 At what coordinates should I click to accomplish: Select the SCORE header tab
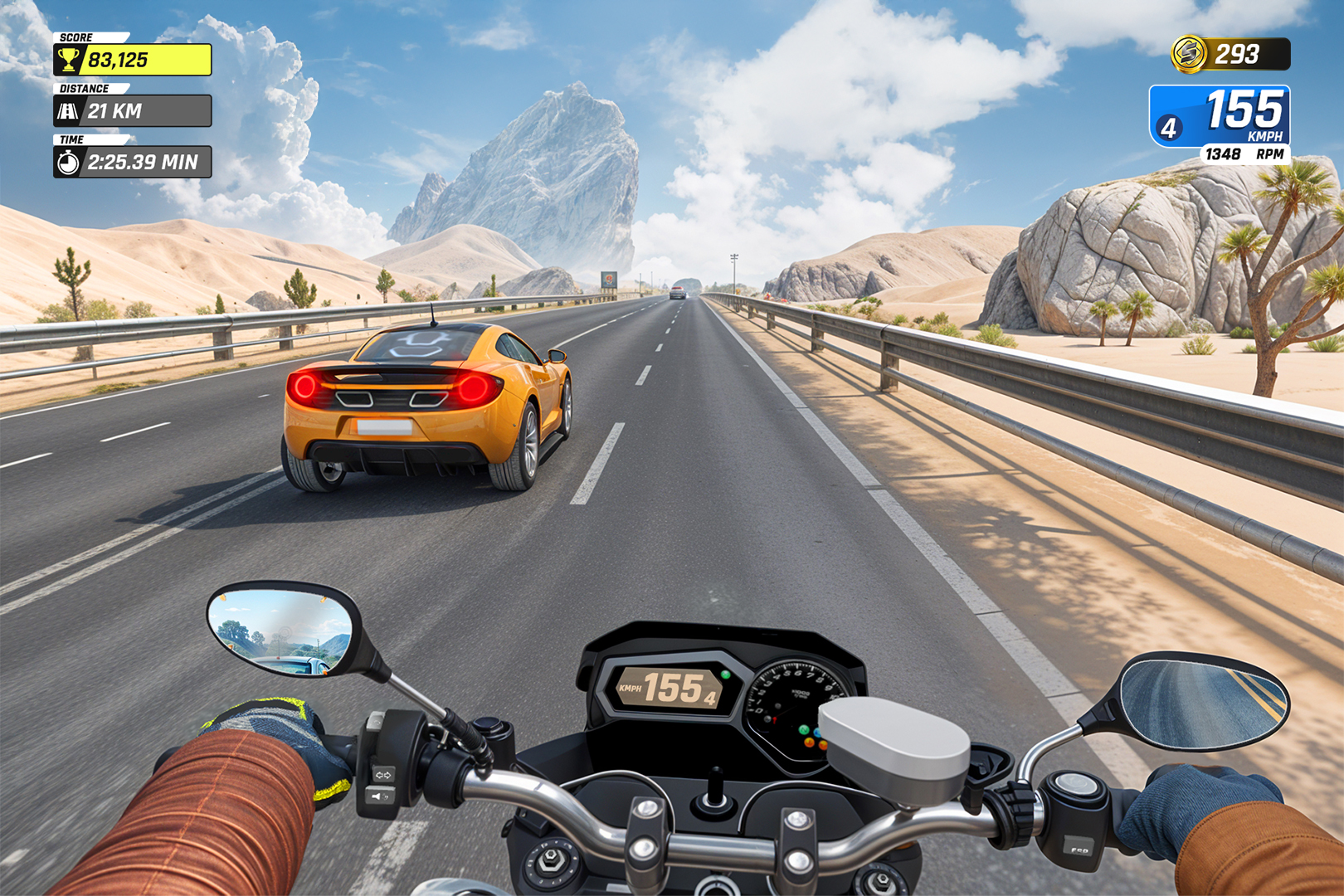click(76, 37)
